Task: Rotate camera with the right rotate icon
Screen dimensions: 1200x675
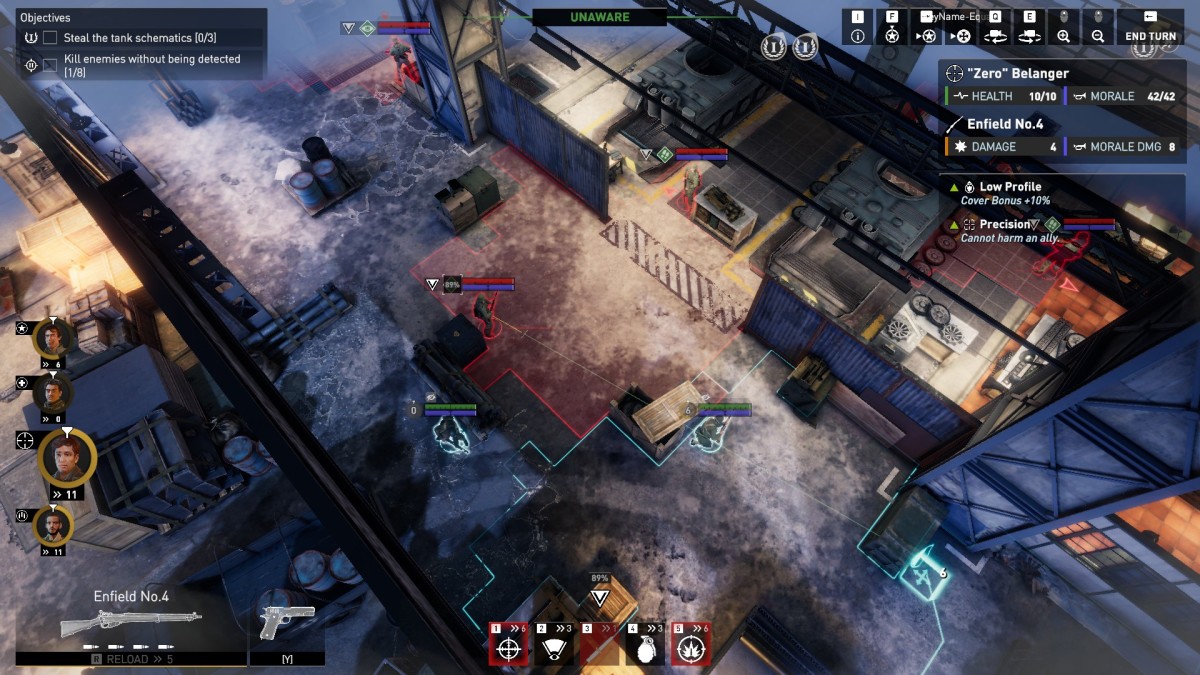Action: pyautogui.click(x=1029, y=36)
